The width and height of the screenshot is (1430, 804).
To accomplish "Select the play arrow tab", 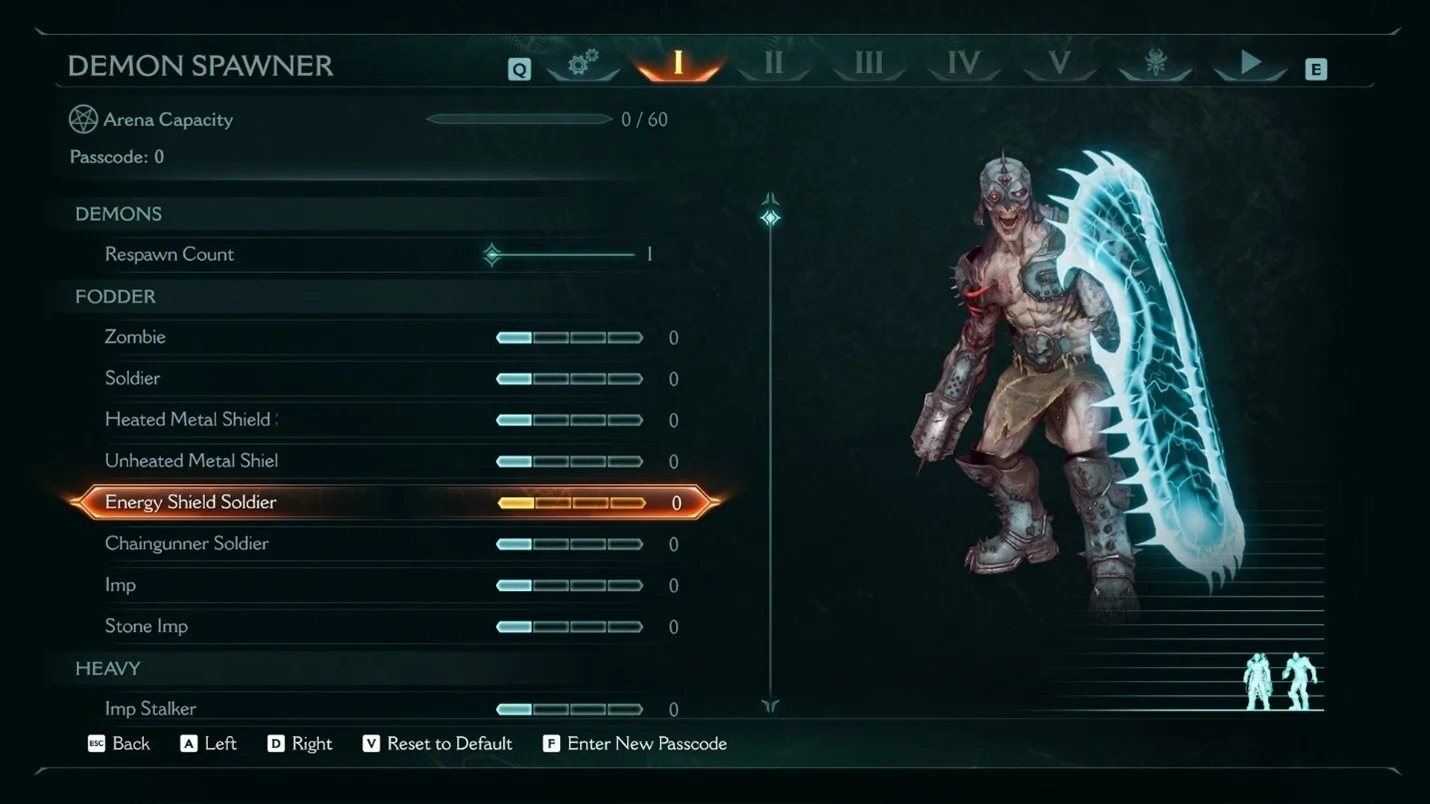I will click(x=1250, y=64).
